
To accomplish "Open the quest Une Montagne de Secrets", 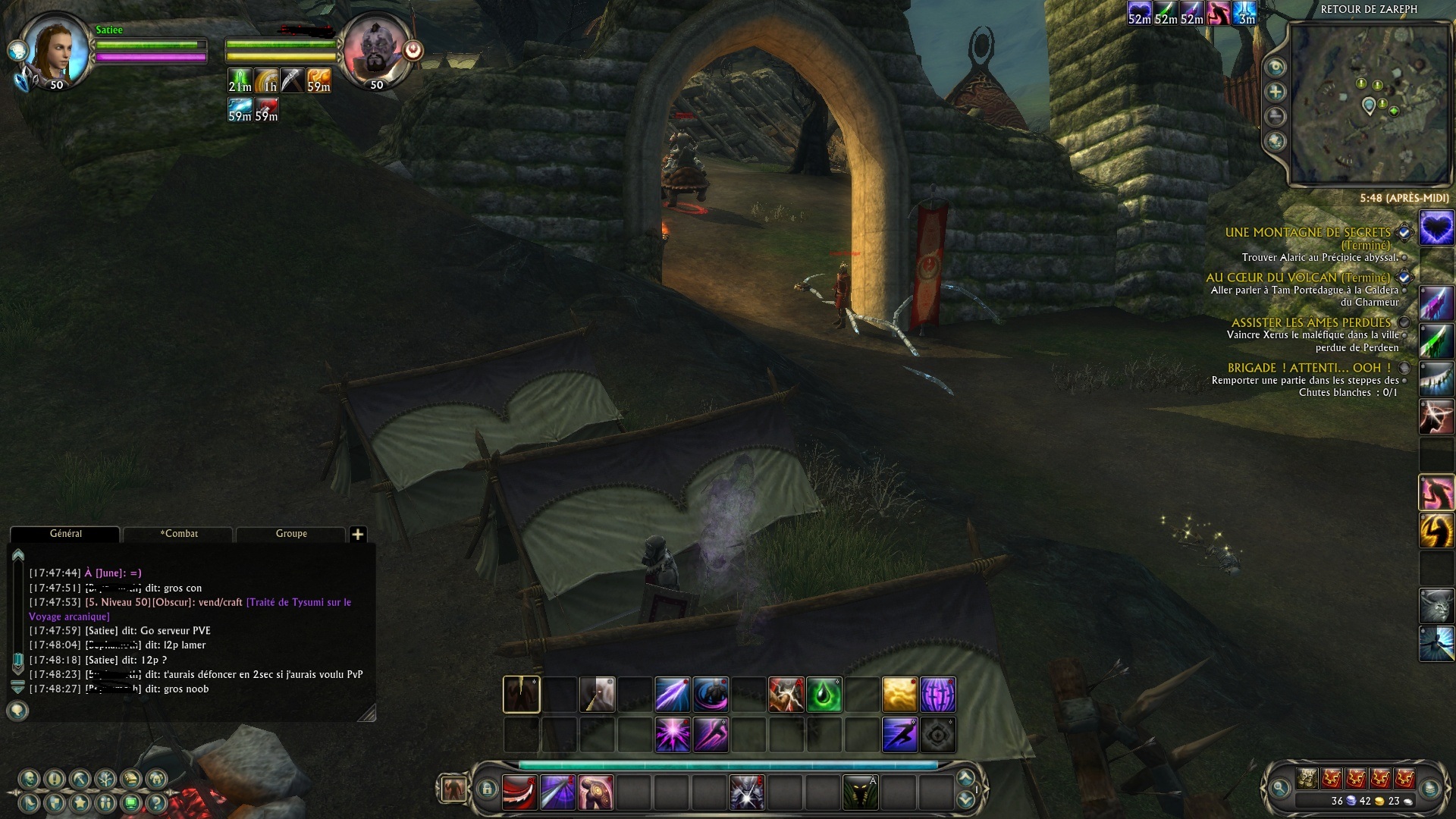I will (x=1307, y=233).
